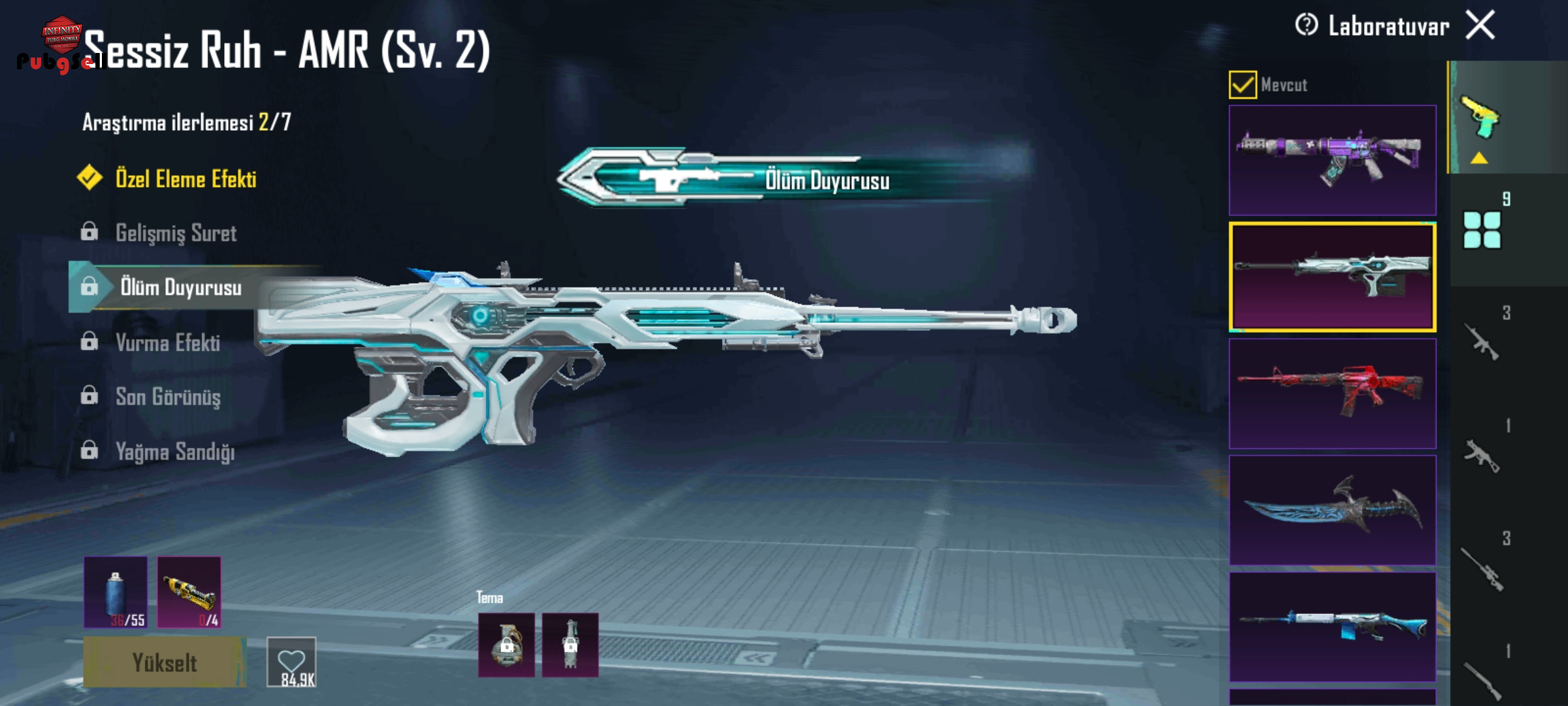The height and width of the screenshot is (706, 1568).
Task: Close the Laboratuvar screen
Action: tap(1480, 26)
